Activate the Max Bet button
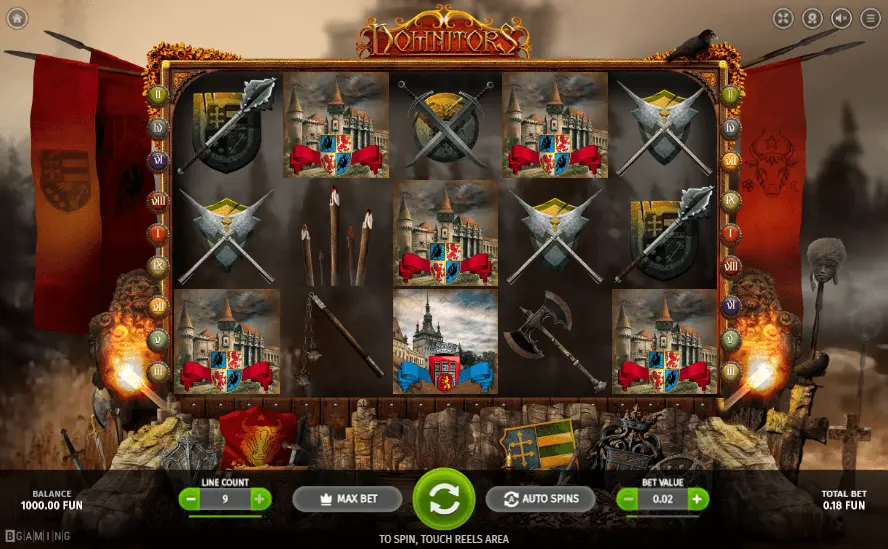The image size is (888, 549). [x=347, y=499]
